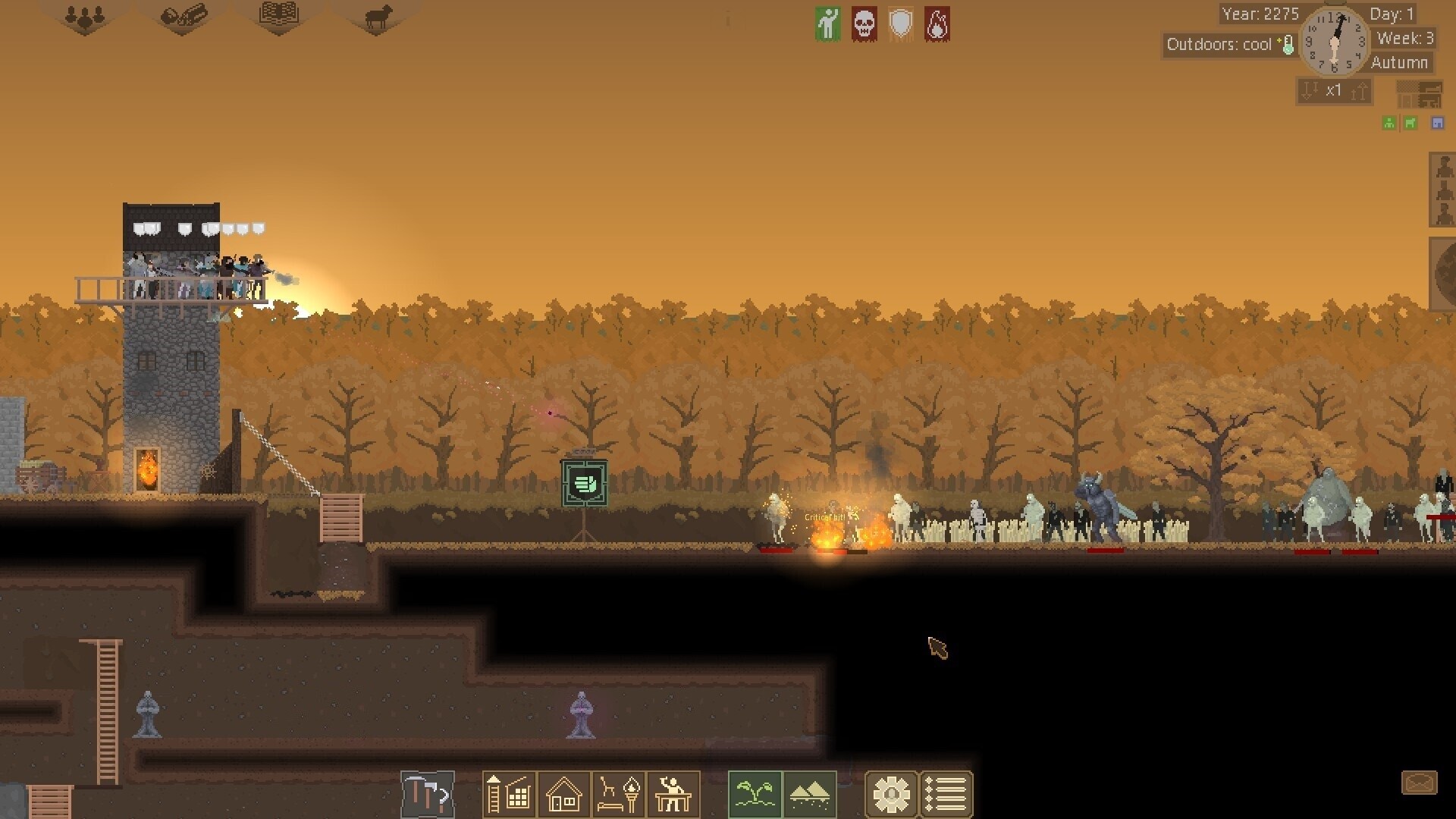Expand the population banner top-left
1456x819 pixels.
83,17
